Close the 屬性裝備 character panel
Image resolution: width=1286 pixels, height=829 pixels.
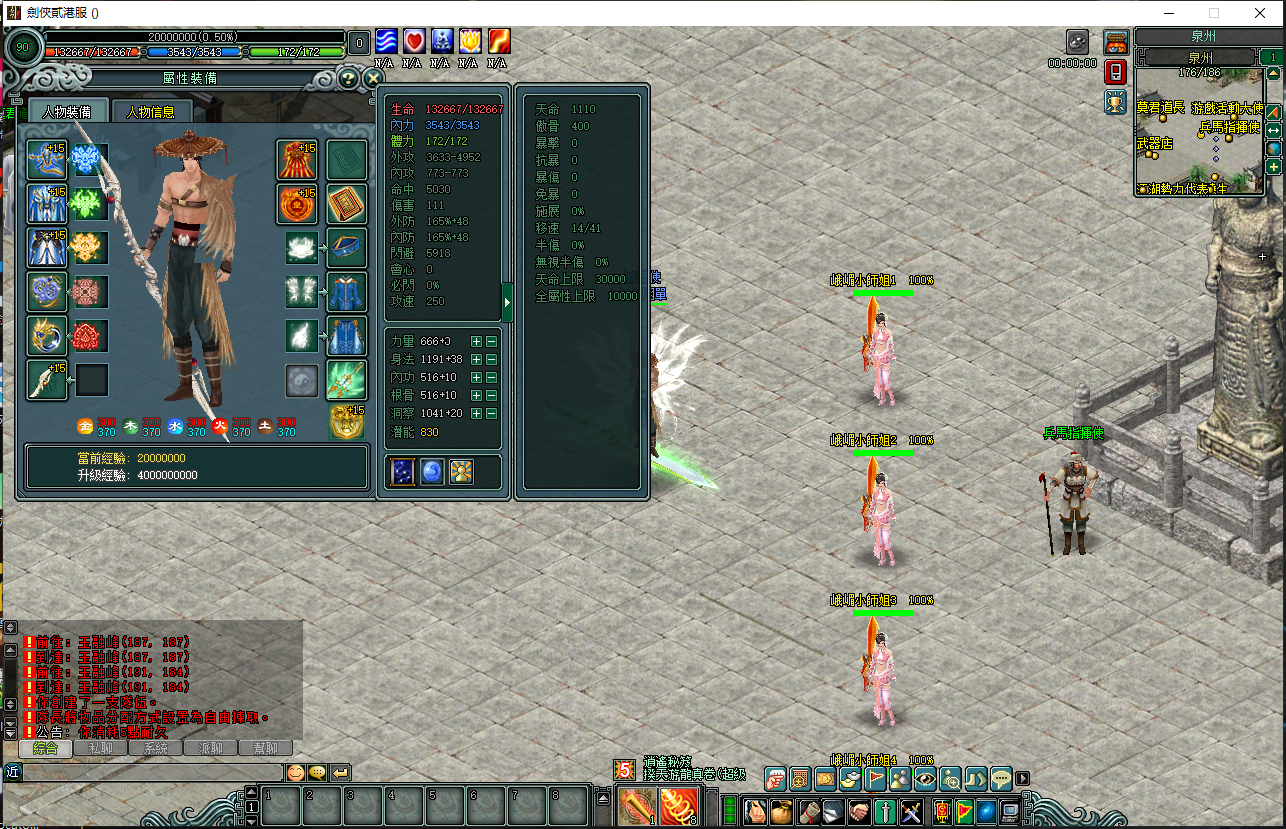pos(373,78)
